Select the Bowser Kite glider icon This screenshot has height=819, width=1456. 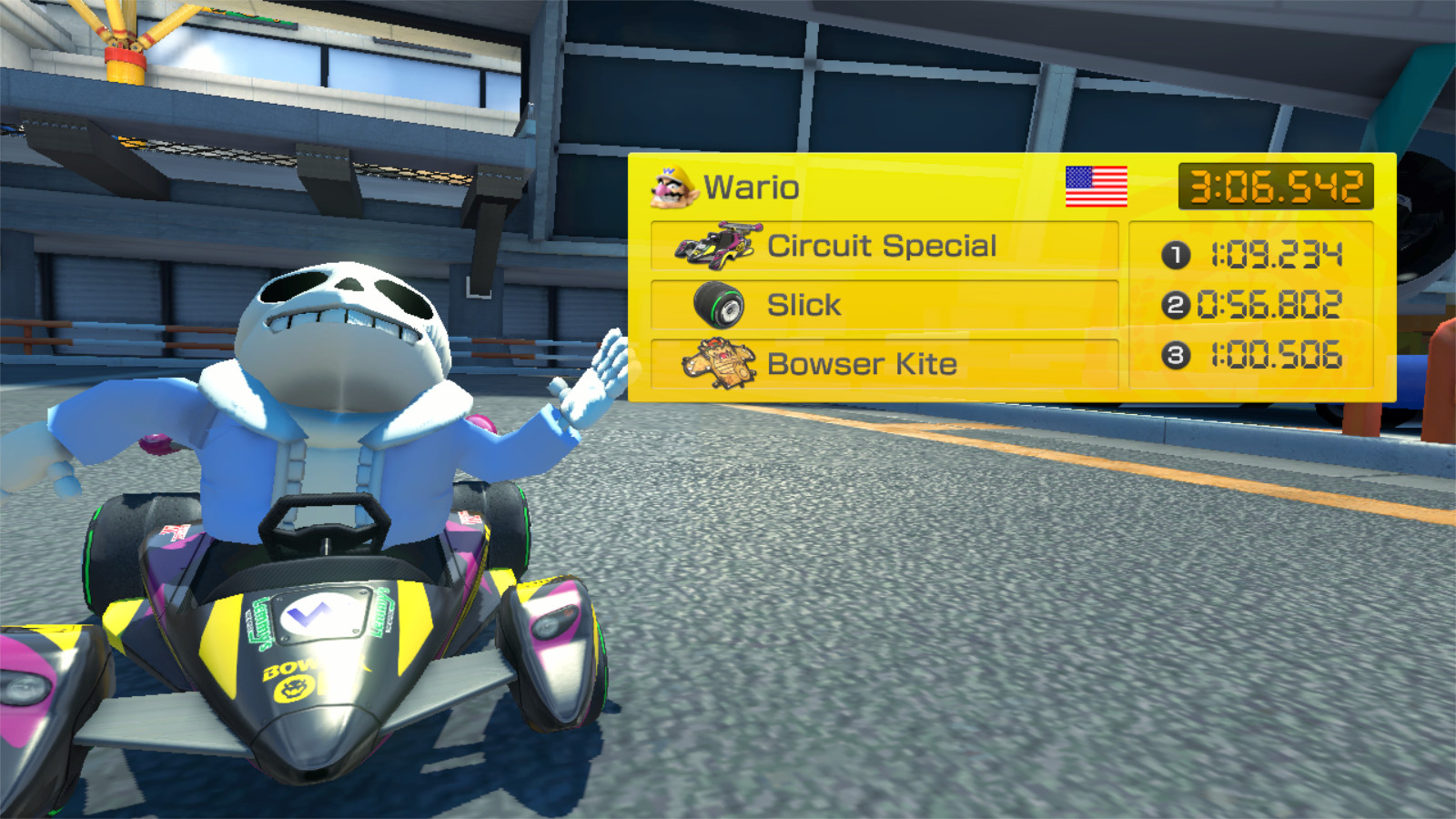pos(719,363)
